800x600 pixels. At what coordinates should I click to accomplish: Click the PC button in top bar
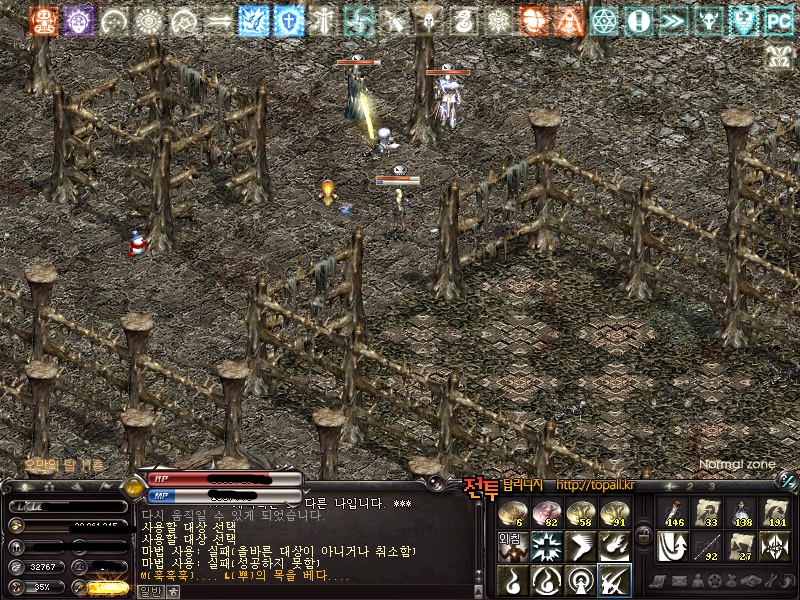778,20
